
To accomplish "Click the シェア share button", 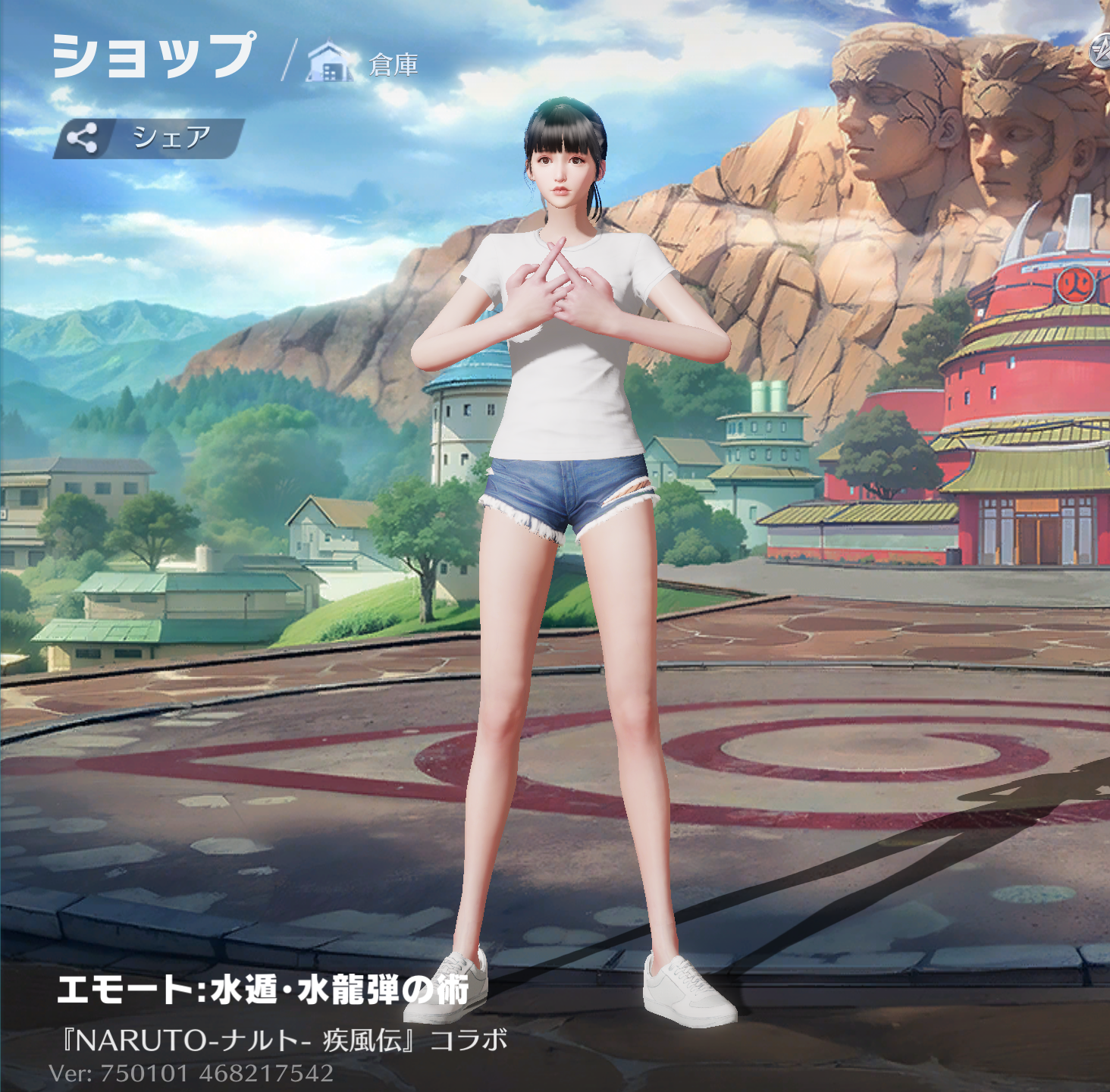I will pos(149,138).
